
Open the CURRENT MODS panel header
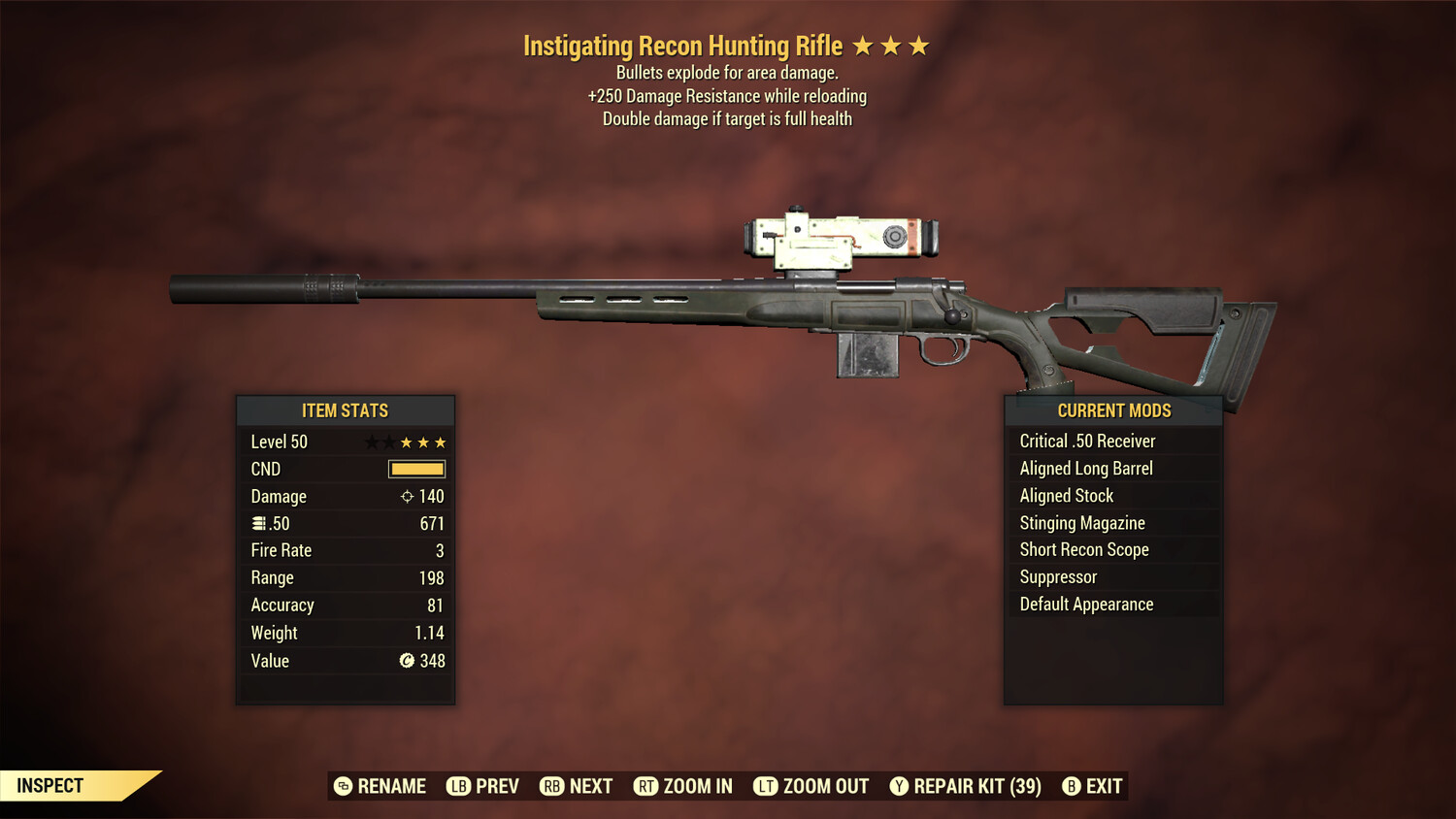[x=1113, y=410]
